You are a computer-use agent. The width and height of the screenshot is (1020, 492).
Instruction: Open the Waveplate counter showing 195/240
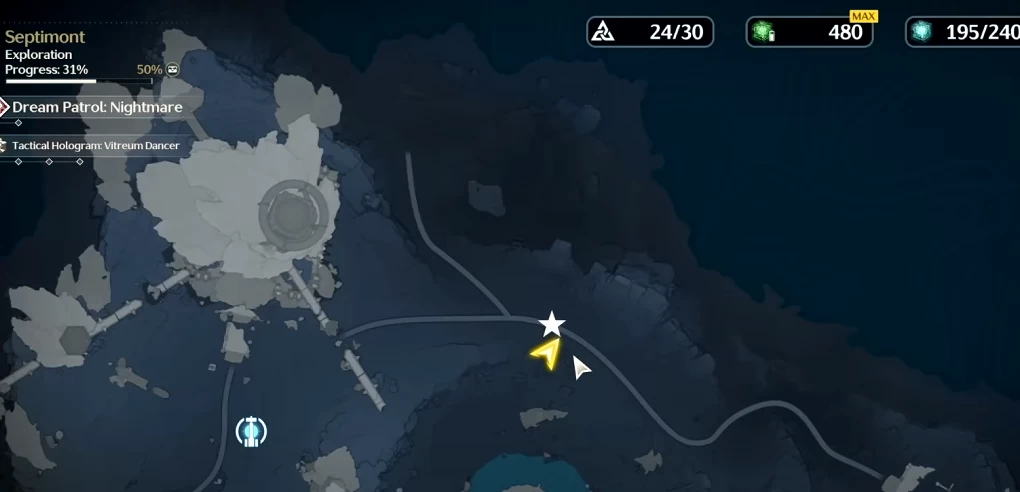click(x=962, y=32)
